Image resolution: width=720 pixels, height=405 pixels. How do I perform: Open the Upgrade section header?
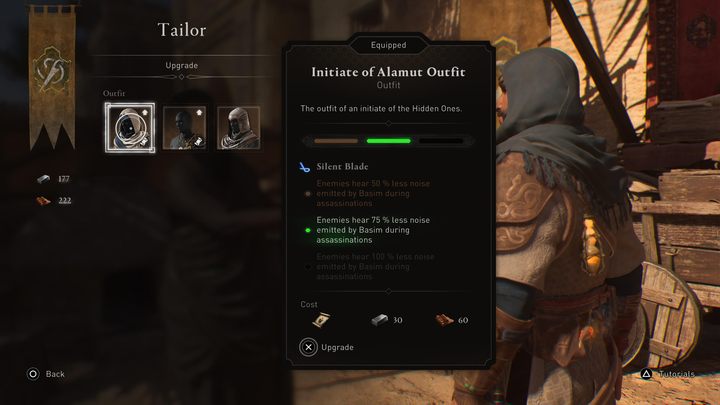181,66
